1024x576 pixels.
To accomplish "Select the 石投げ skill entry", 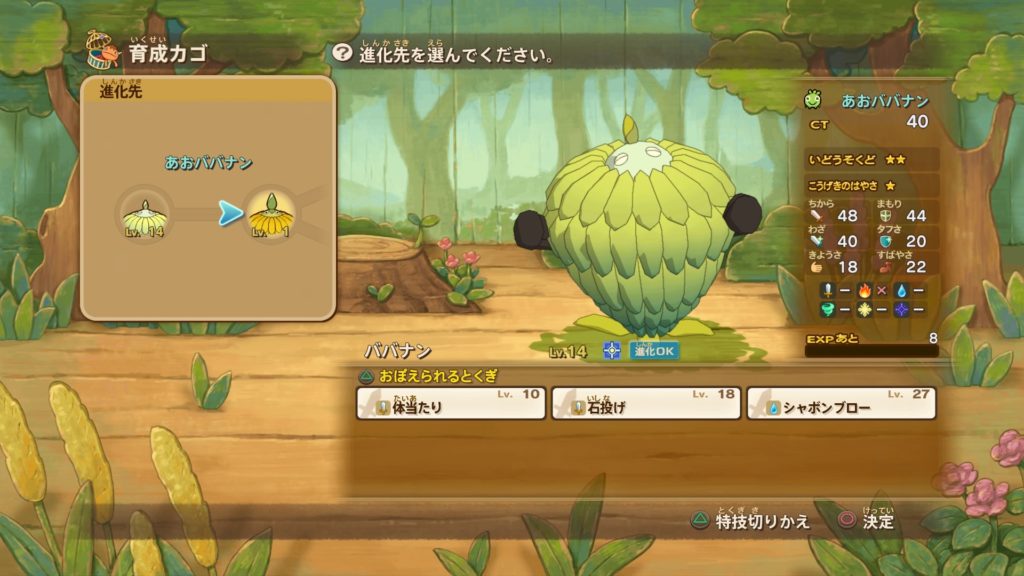I will [x=645, y=403].
